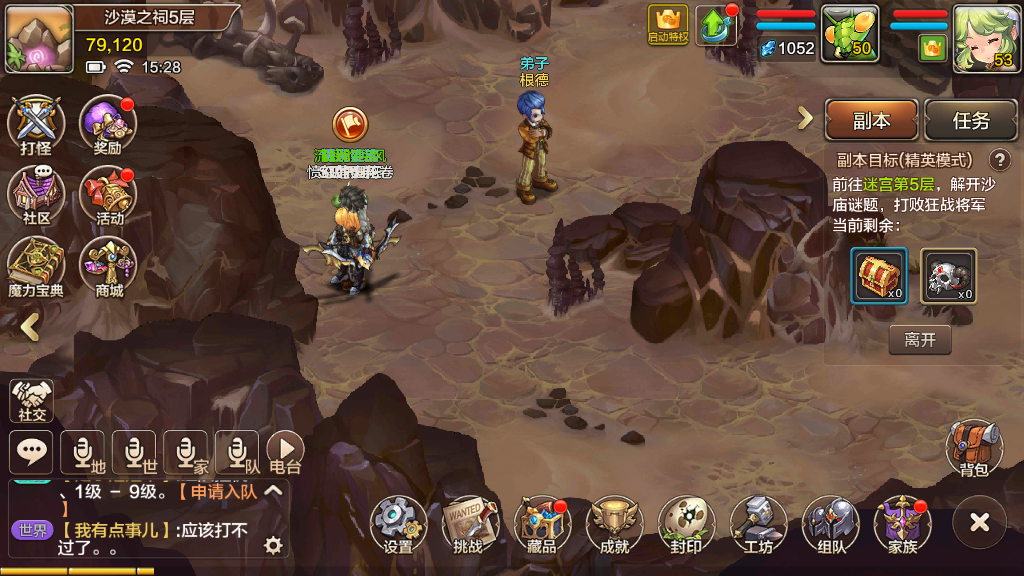
Task: Open the 魔力宝典 guide book
Action: (36, 266)
